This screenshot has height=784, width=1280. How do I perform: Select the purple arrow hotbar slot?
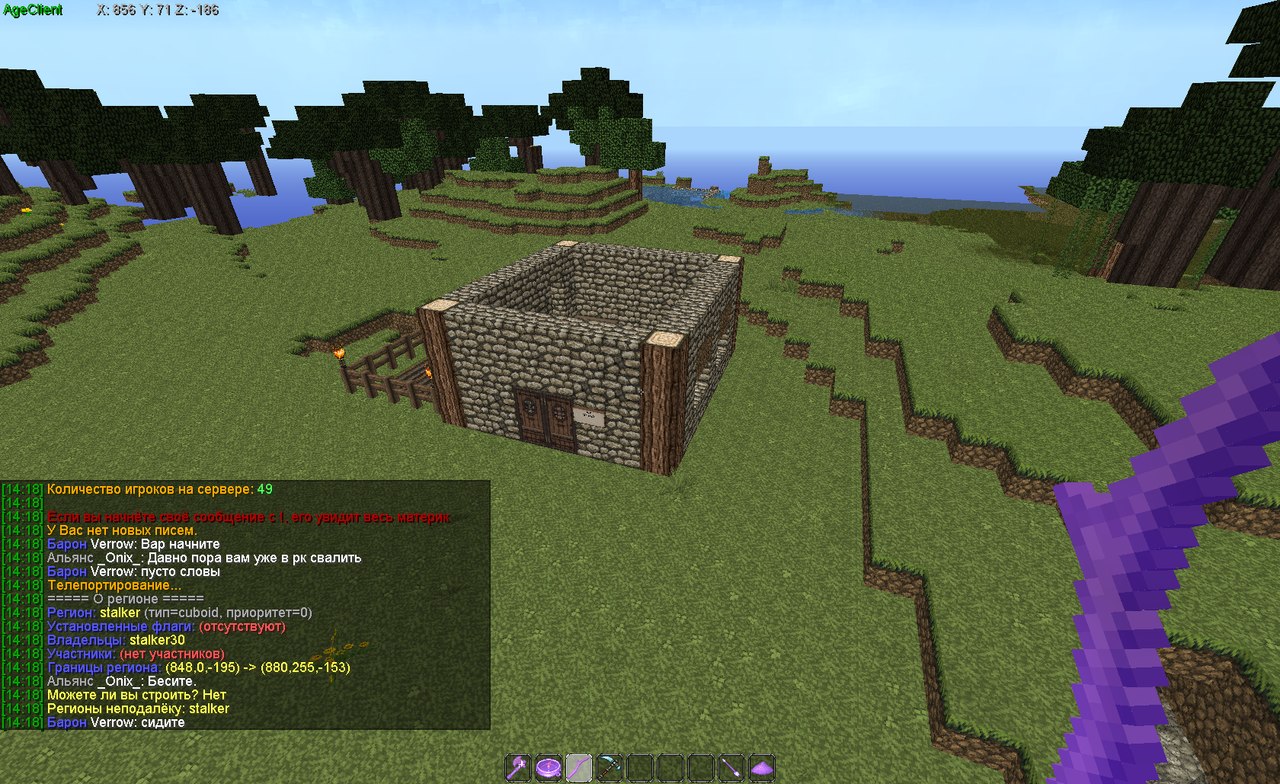(732, 768)
